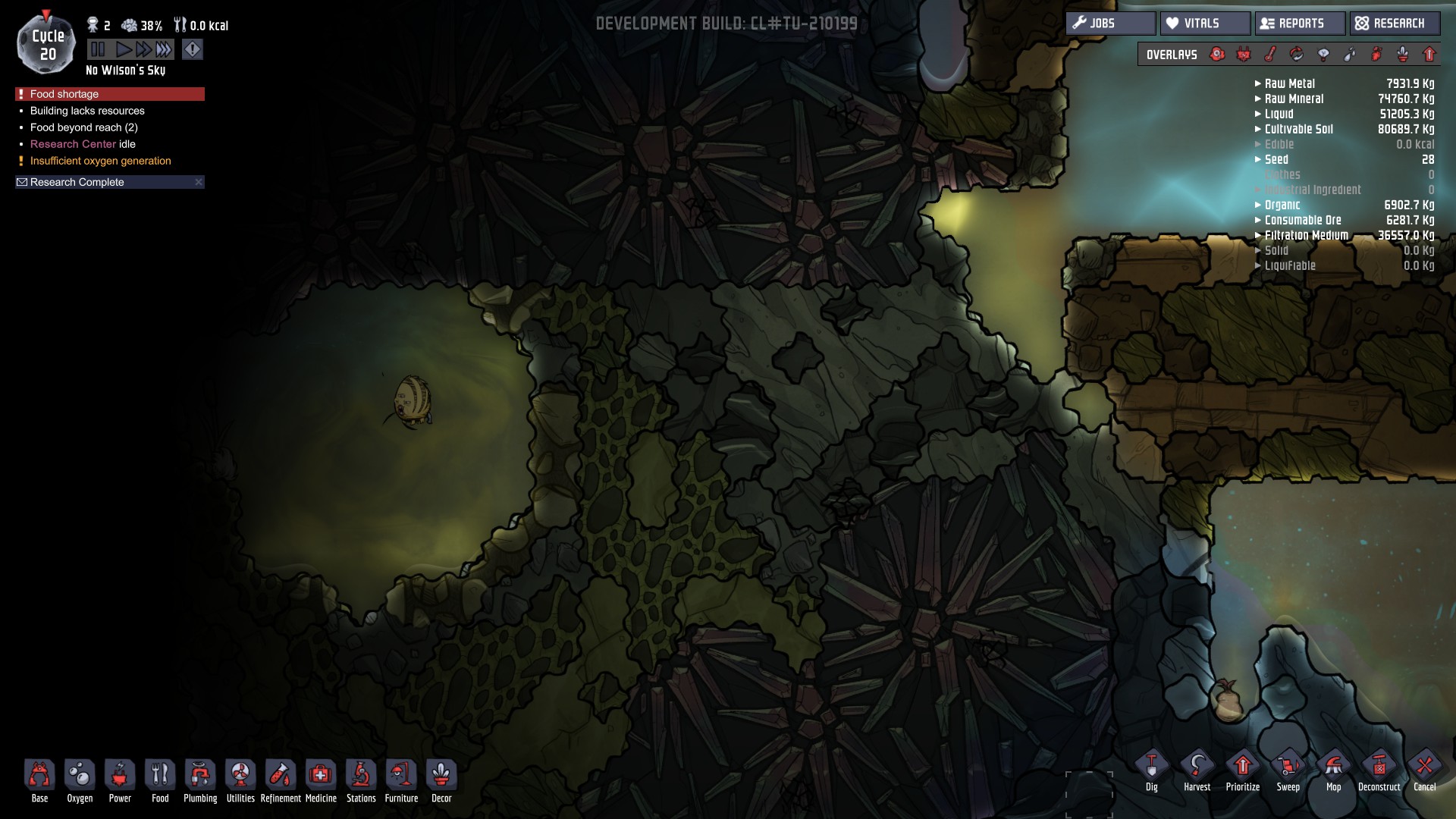Viewport: 1456px width, 819px height.
Task: Choose the Power build category
Action: [x=120, y=781]
